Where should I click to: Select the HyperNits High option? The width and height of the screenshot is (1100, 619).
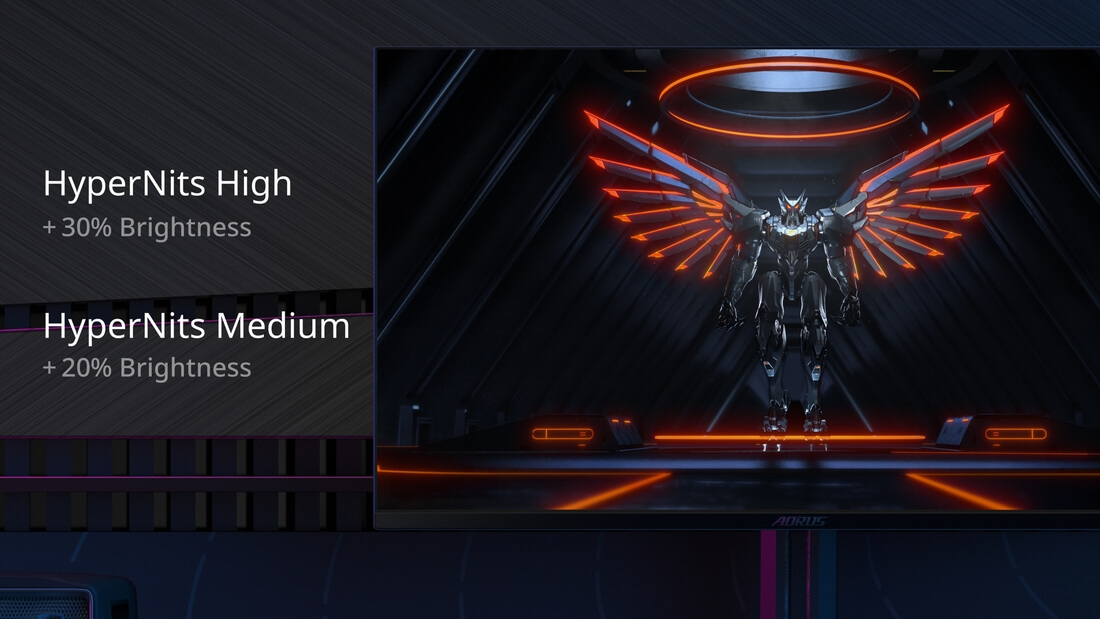coord(167,185)
